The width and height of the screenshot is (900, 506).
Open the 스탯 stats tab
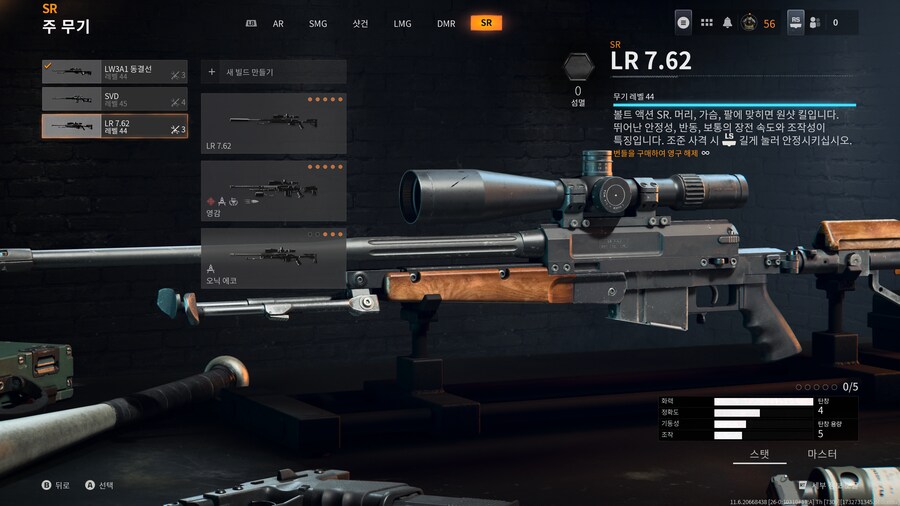point(760,455)
